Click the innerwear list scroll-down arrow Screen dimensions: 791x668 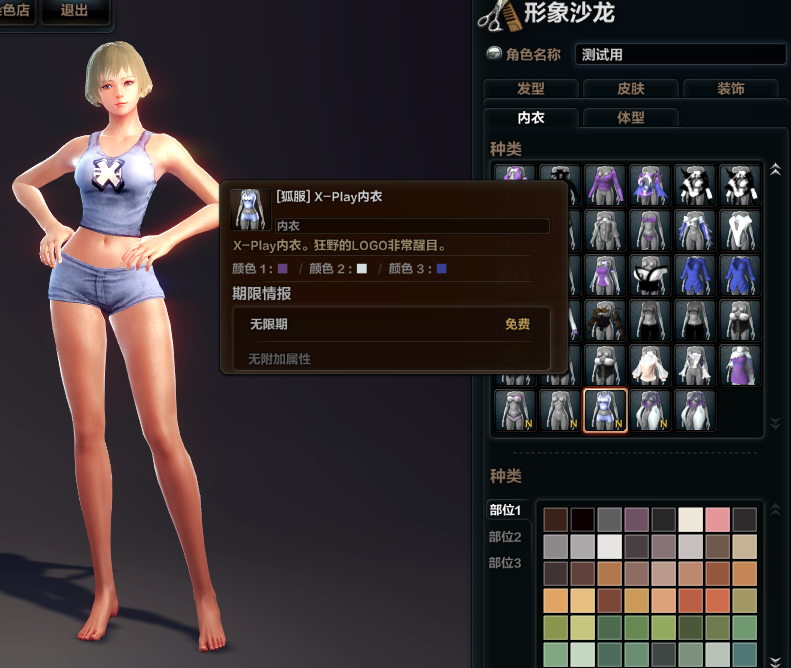[773, 423]
